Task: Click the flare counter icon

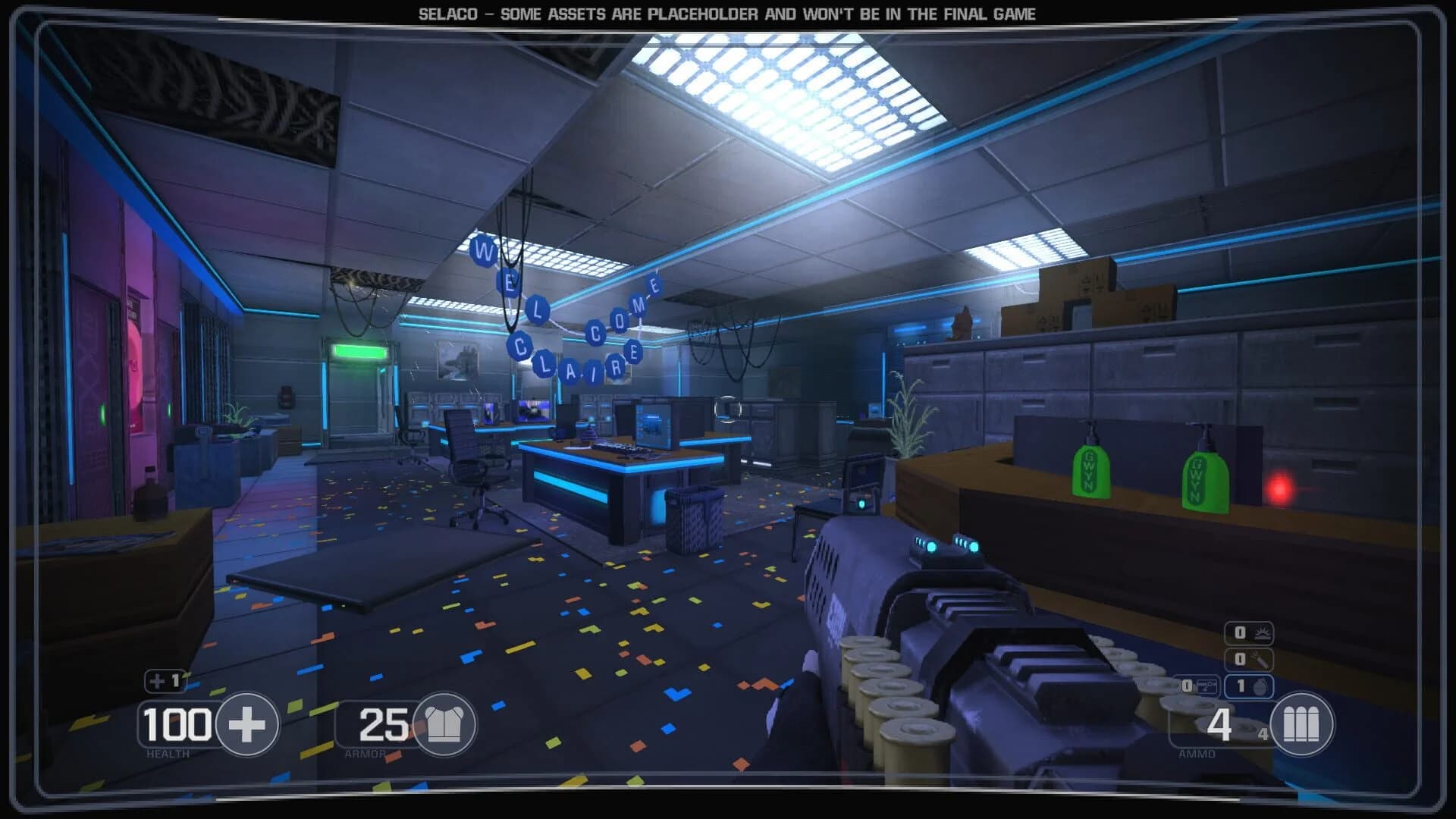Action: [1262, 633]
